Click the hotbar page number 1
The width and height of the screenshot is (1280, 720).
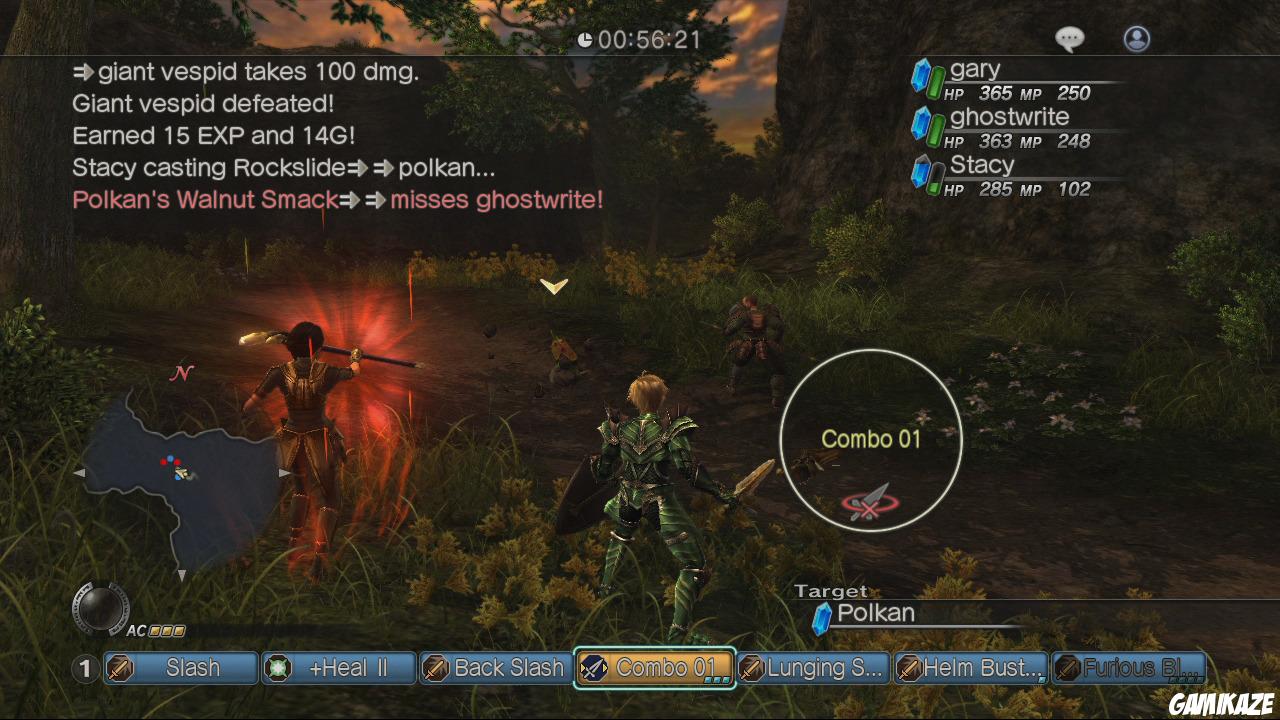[x=86, y=668]
